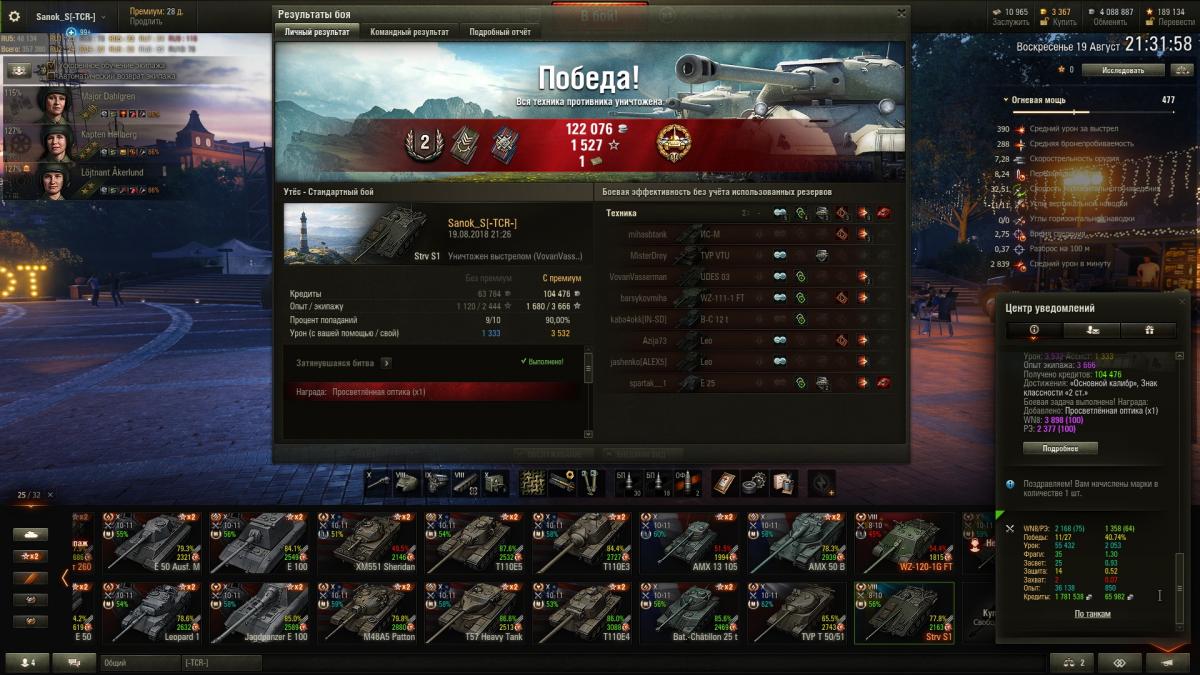1200x675 pixels.
Task: Open Подробнее in the notification center
Action: click(1060, 448)
